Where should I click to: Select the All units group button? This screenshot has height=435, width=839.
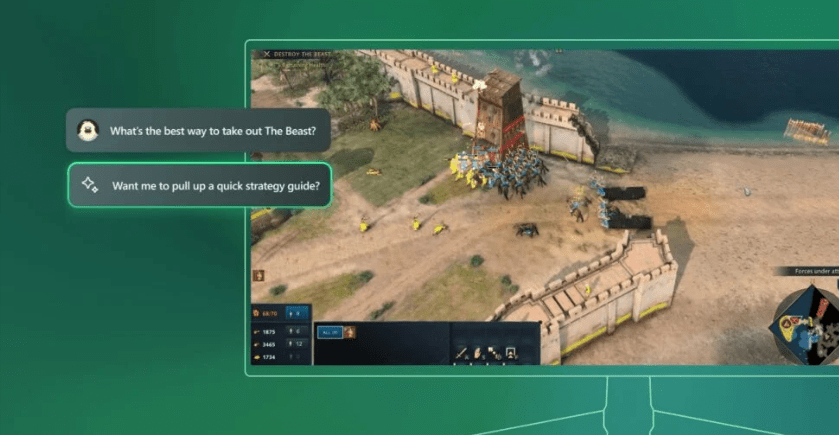(329, 332)
